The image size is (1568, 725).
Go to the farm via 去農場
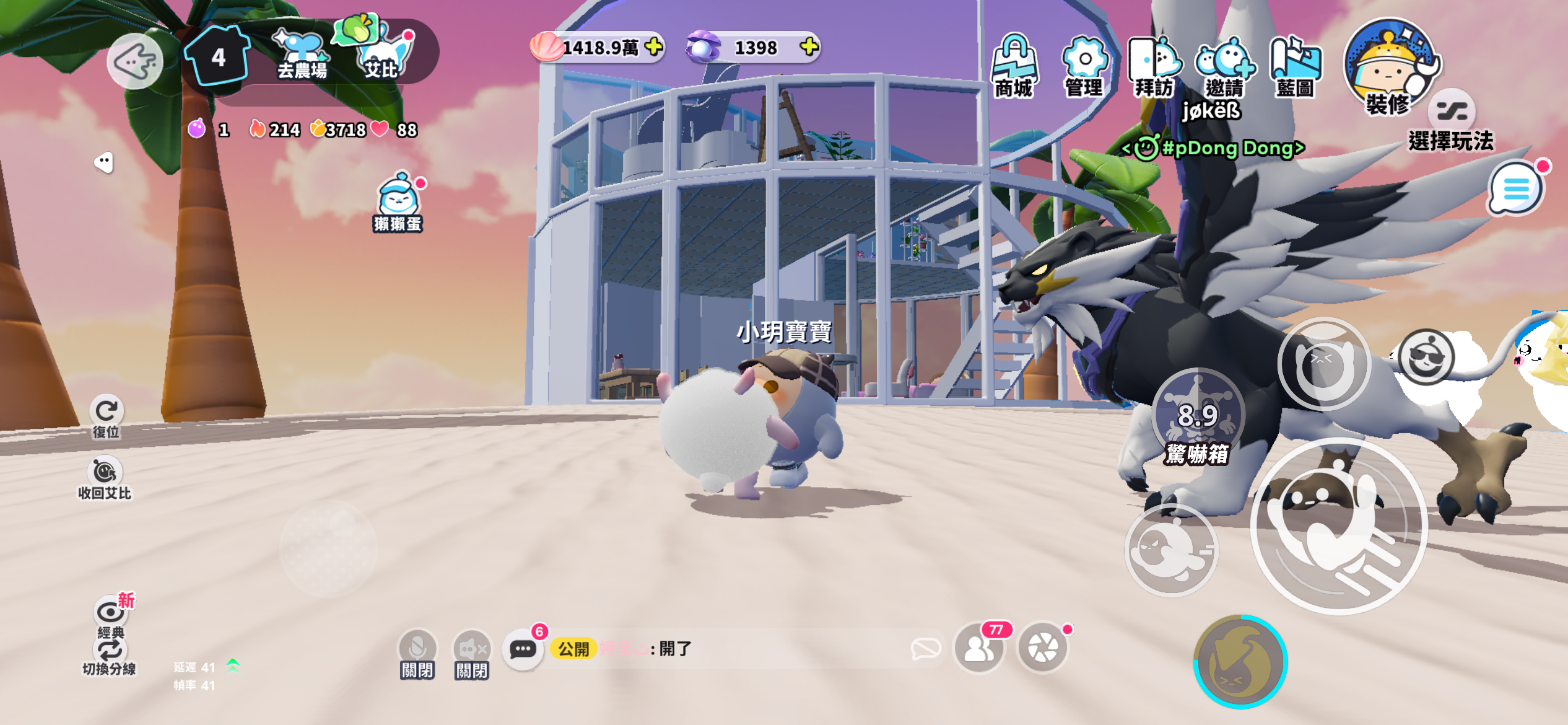(302, 55)
